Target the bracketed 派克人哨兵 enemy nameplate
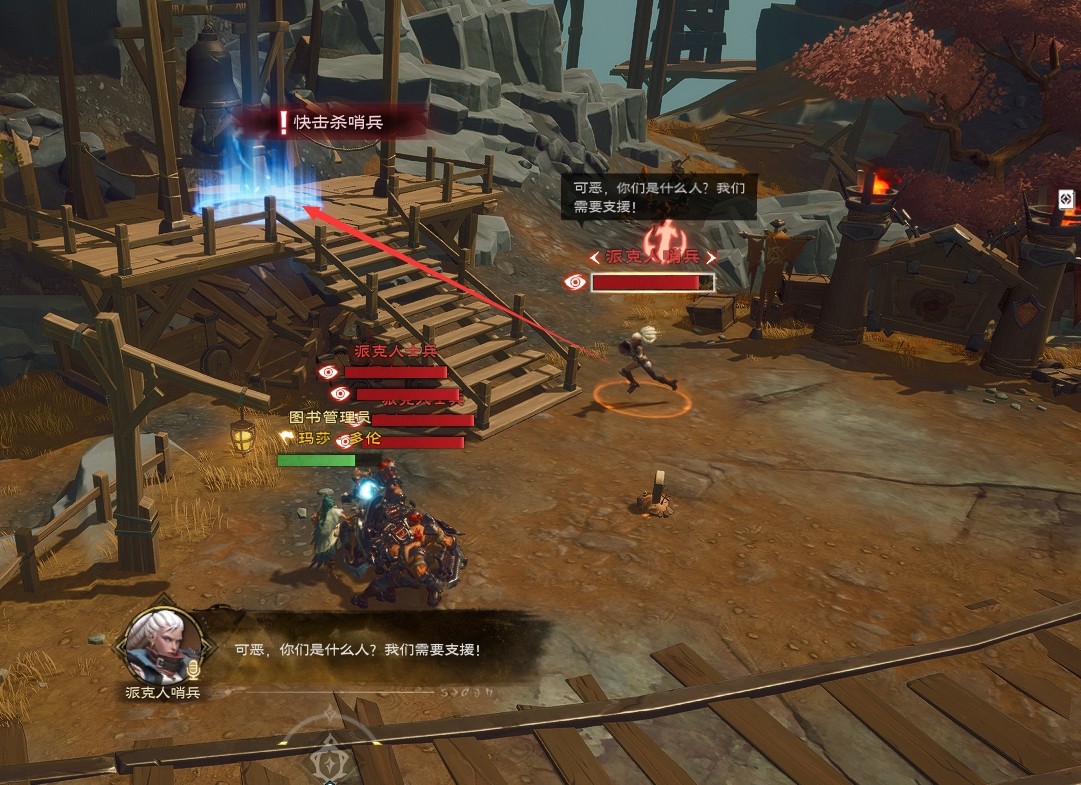This screenshot has width=1081, height=785. coord(653,257)
